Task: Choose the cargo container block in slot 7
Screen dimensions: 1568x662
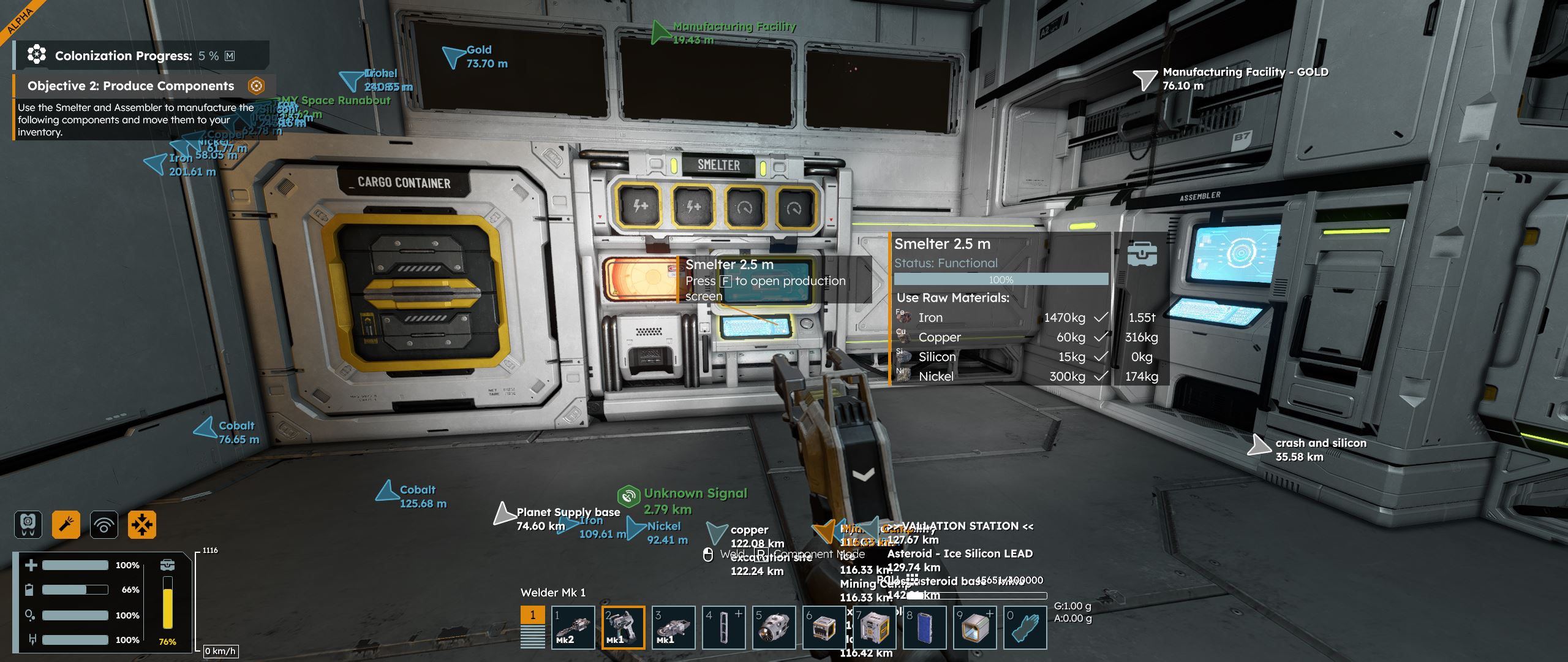Action: click(x=875, y=627)
